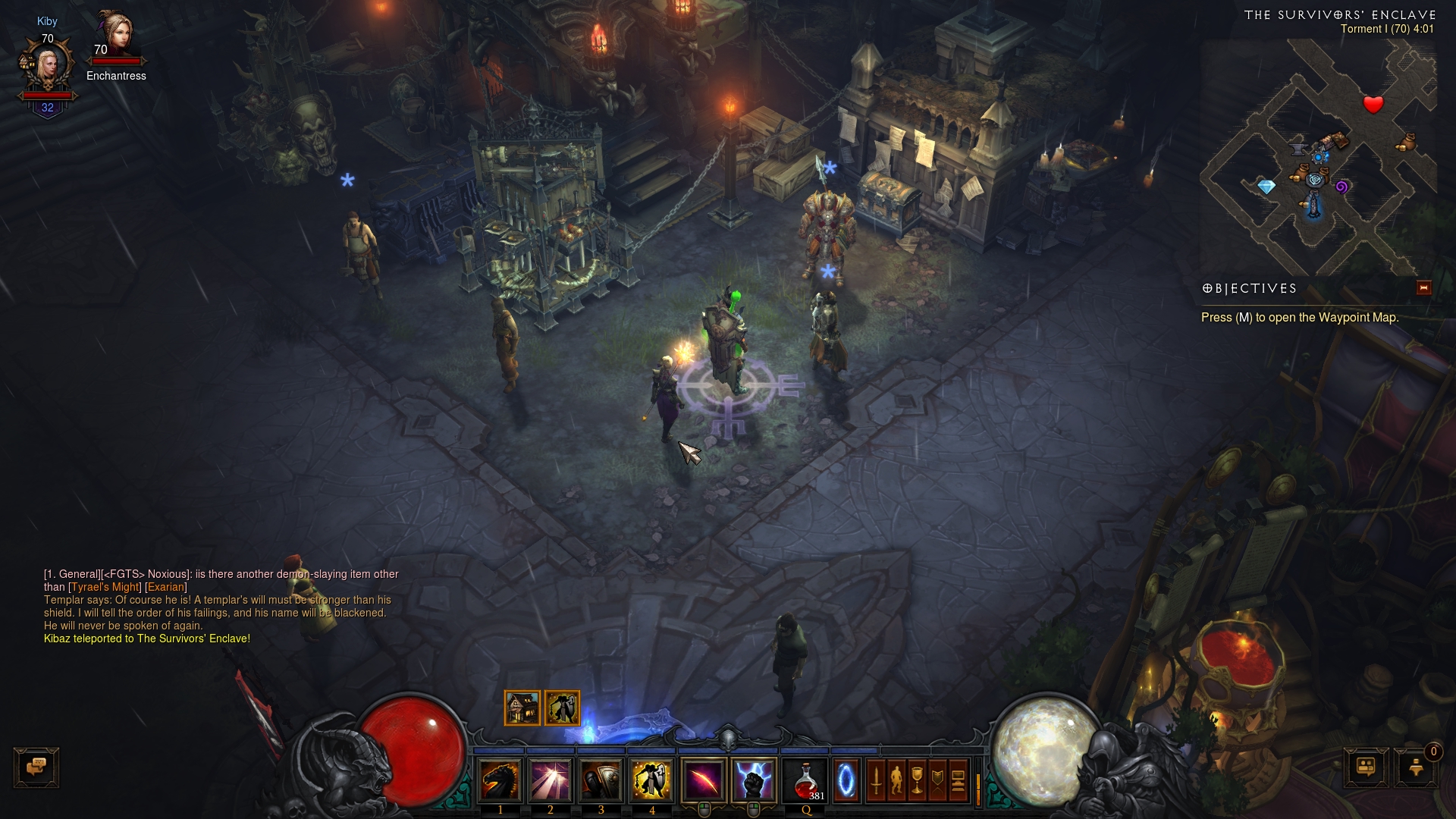Open the character silhouette menu button
The image size is (1456, 819).
pyautogui.click(x=896, y=780)
